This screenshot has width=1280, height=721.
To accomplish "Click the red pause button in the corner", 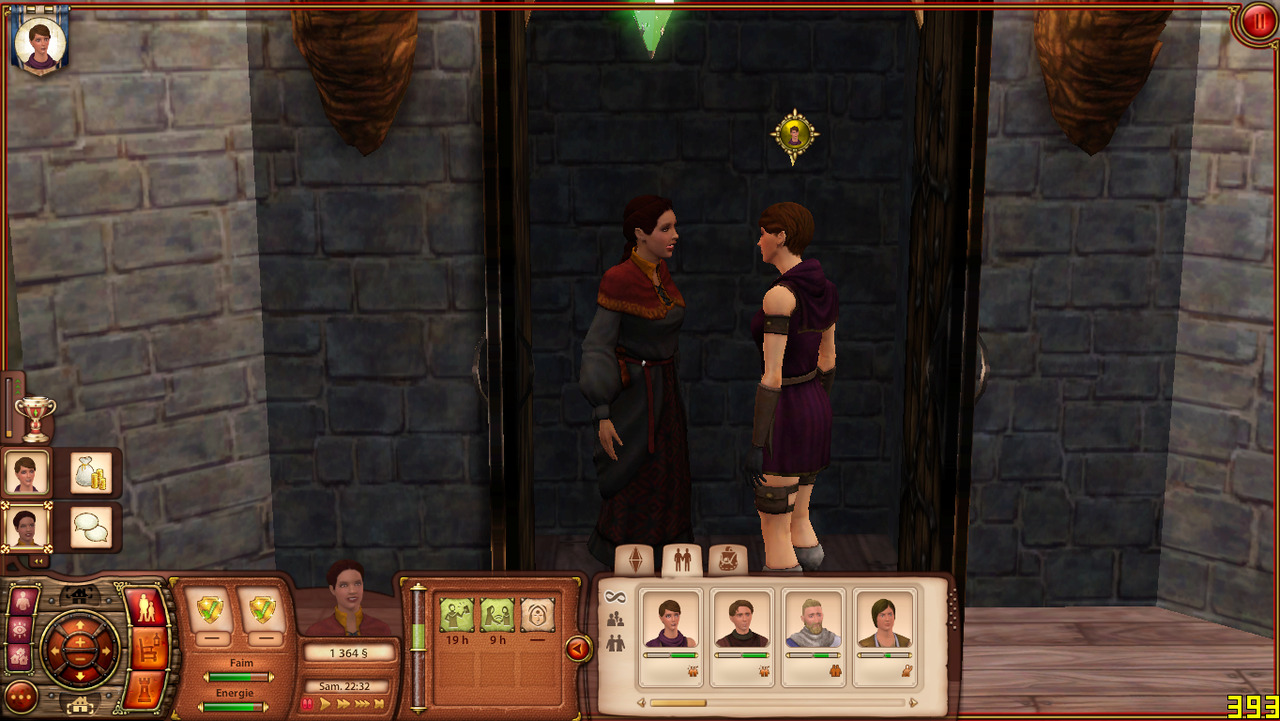I will pyautogui.click(x=1256, y=22).
